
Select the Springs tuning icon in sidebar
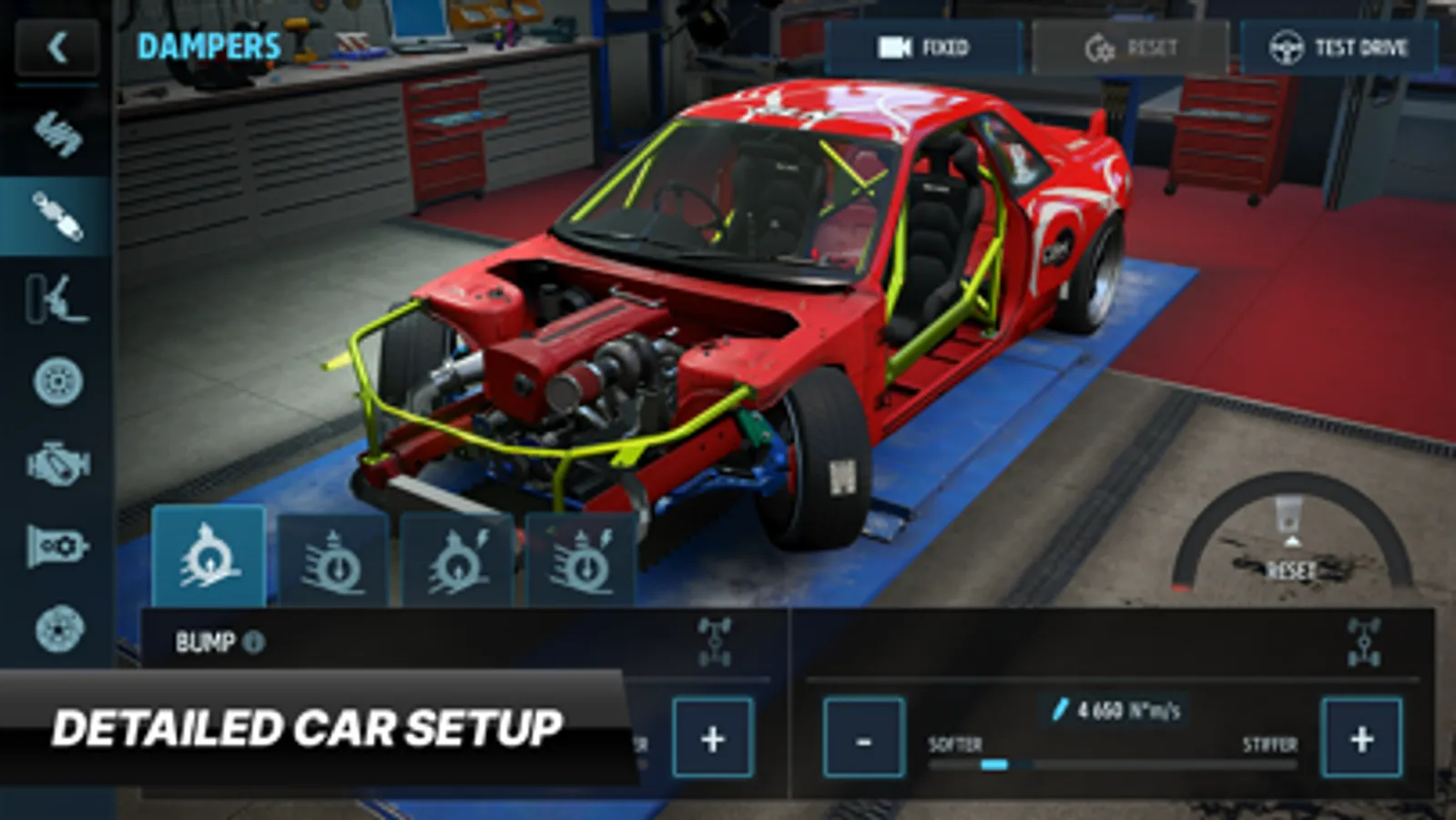click(56, 137)
